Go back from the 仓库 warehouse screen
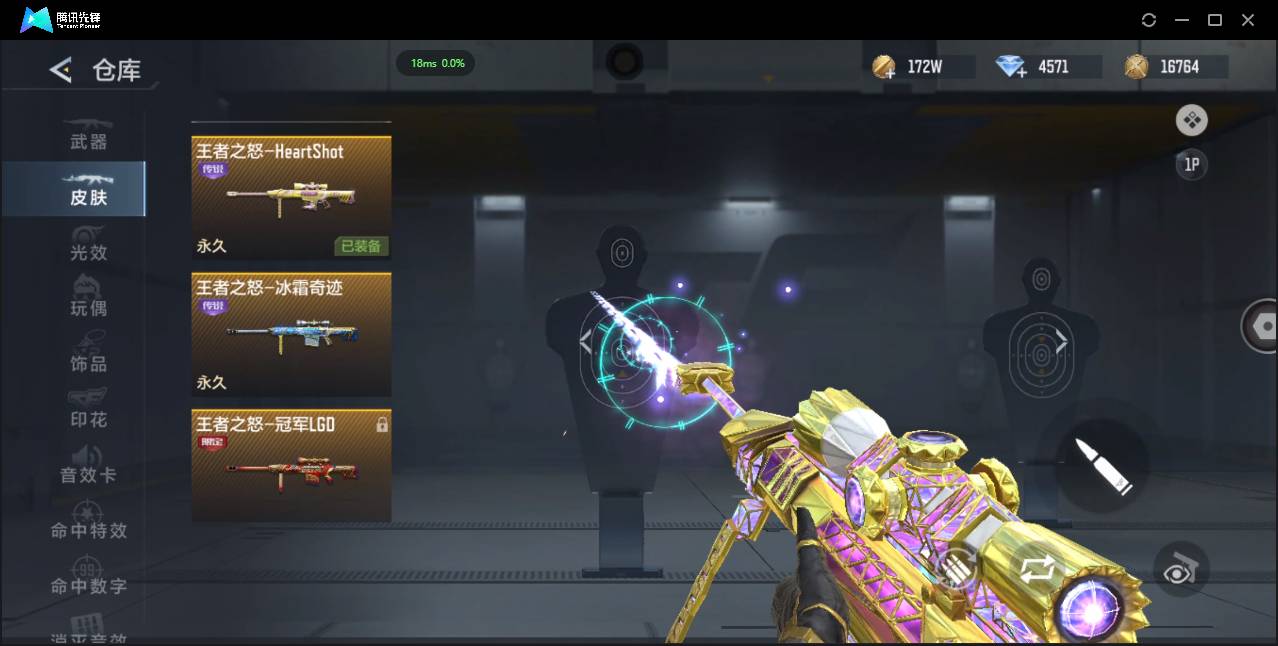This screenshot has width=1278, height=646. (x=61, y=70)
